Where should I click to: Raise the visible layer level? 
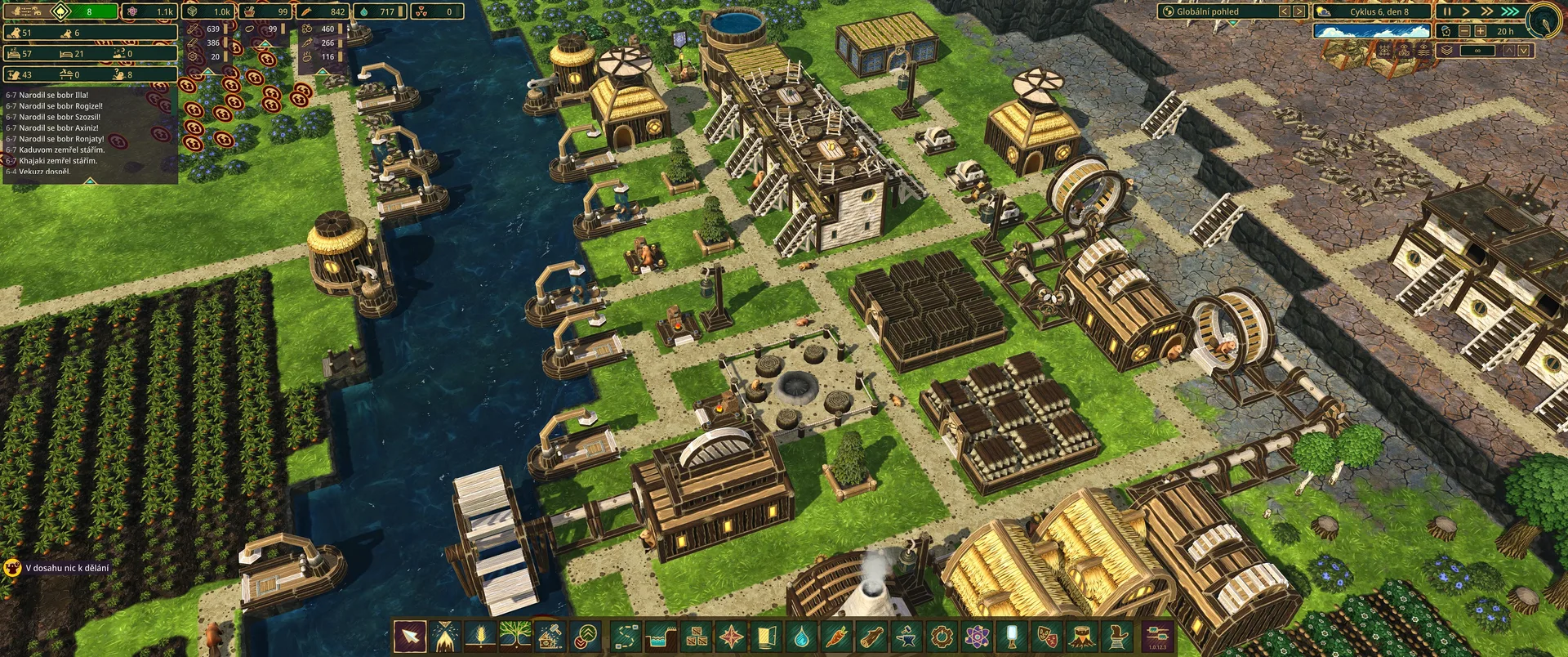point(1509,50)
